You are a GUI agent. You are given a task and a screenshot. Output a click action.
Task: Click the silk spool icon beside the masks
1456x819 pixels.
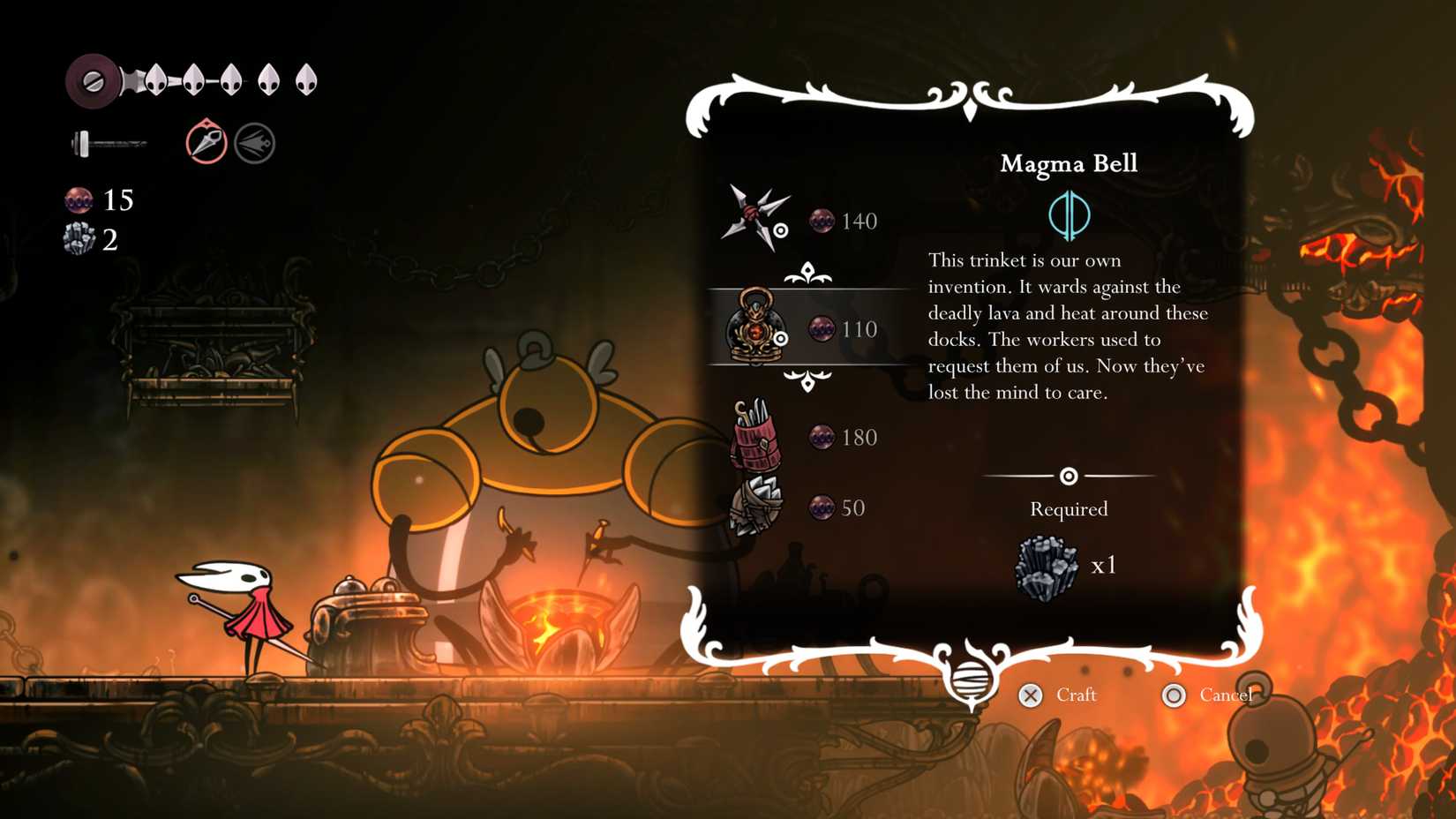pyautogui.click(x=91, y=78)
